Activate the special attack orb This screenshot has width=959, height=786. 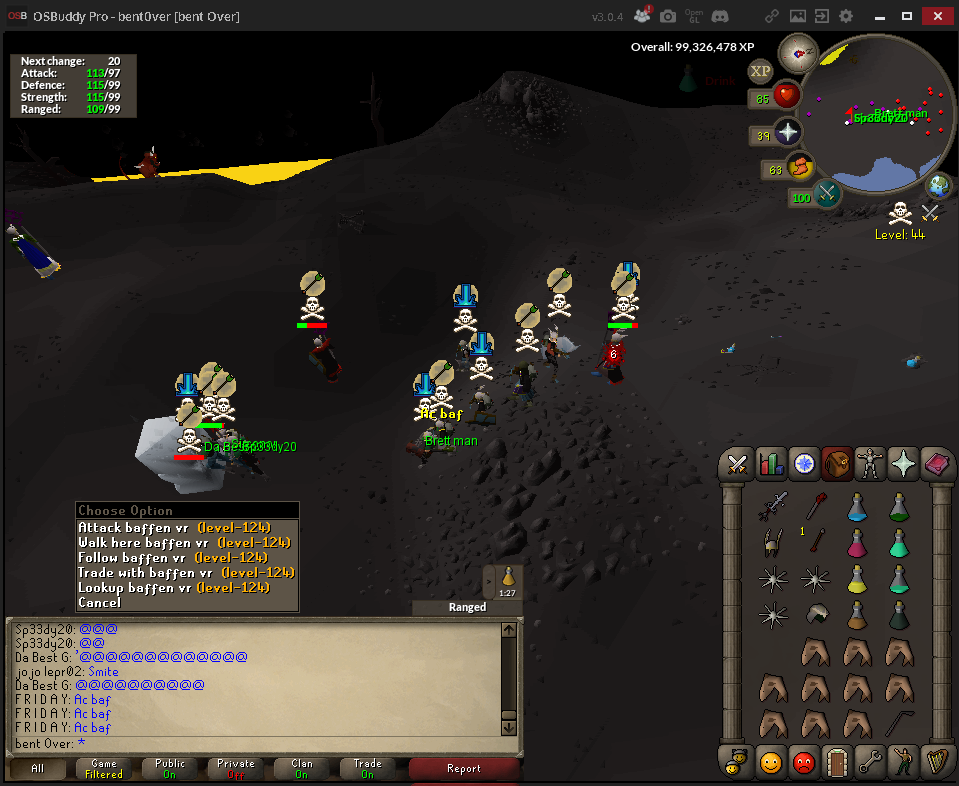coord(827,194)
